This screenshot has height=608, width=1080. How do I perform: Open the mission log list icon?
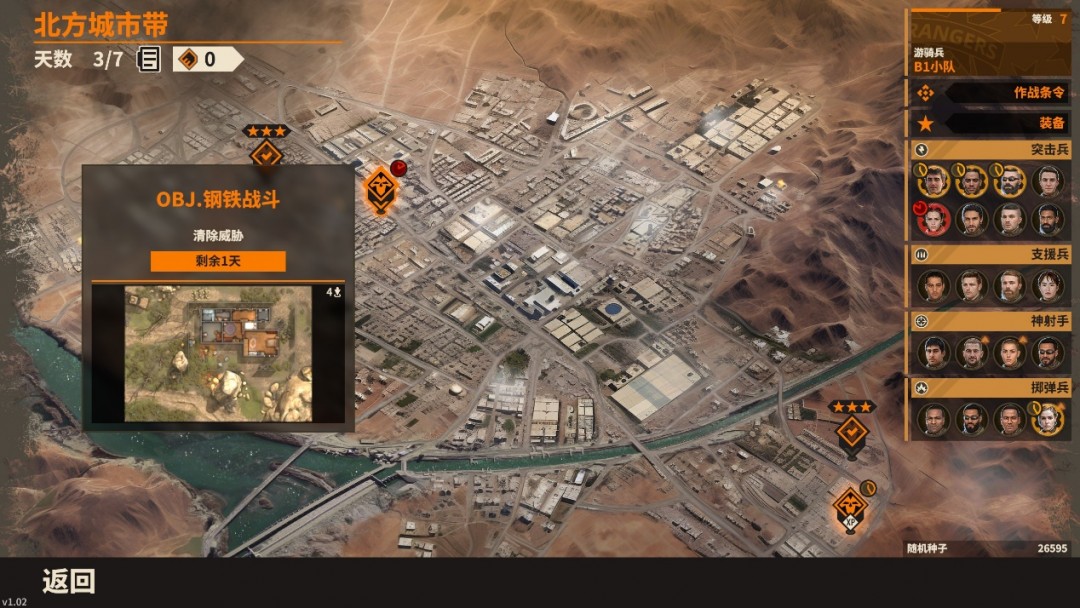tap(149, 59)
